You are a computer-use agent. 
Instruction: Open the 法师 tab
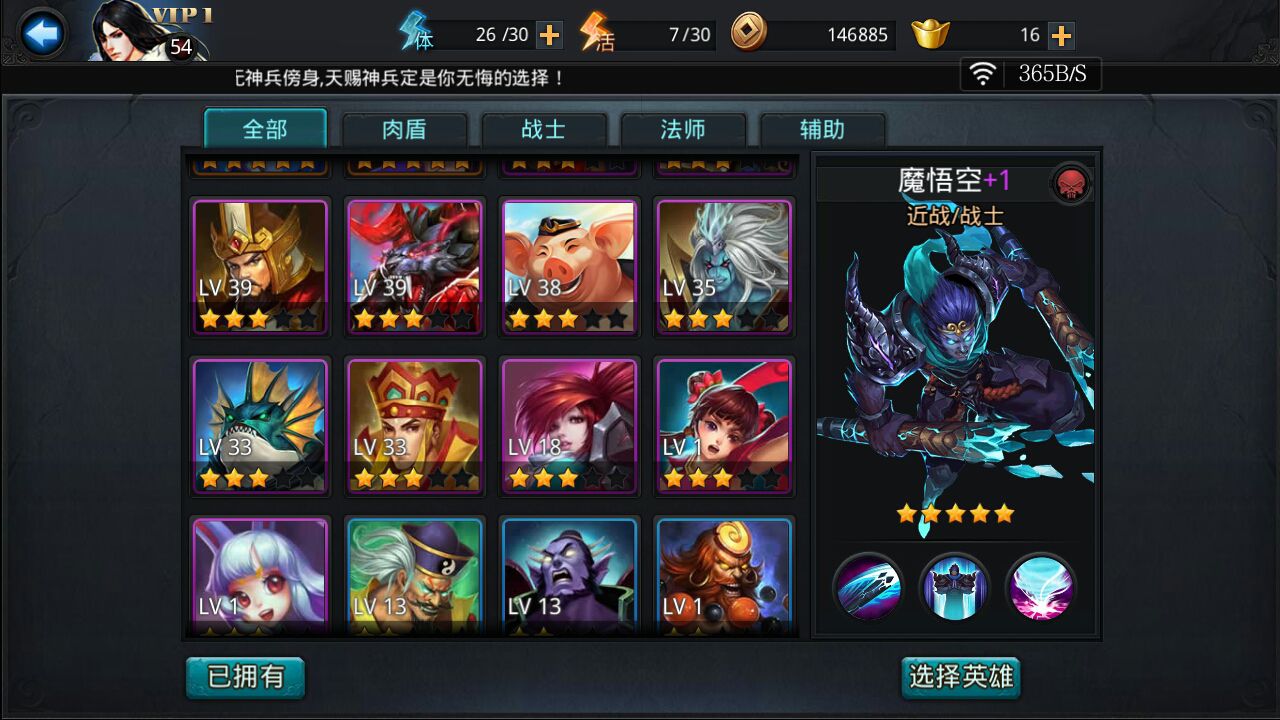coord(684,129)
